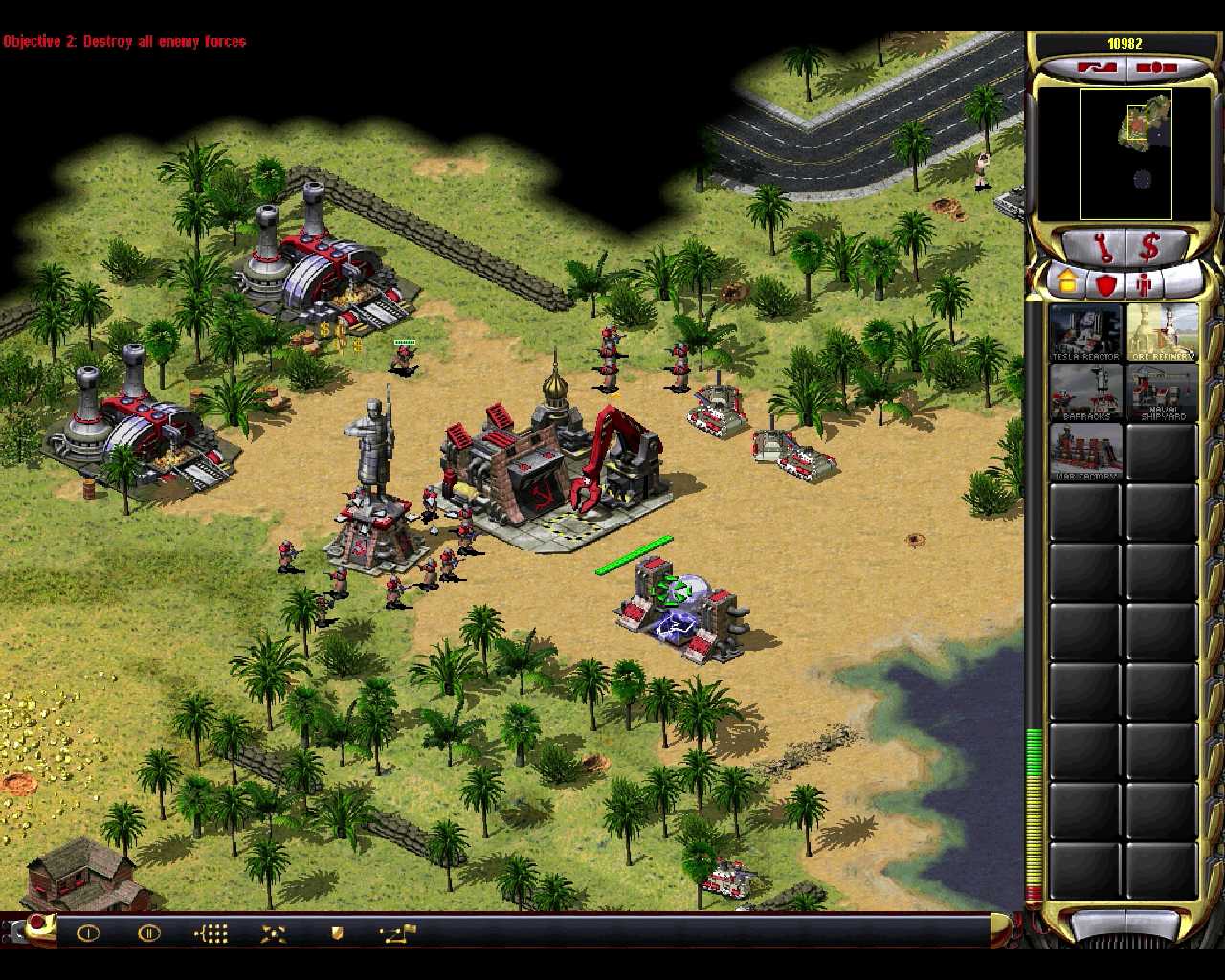
Task: Click the radar minimap
Action: pyautogui.click(x=1125, y=154)
